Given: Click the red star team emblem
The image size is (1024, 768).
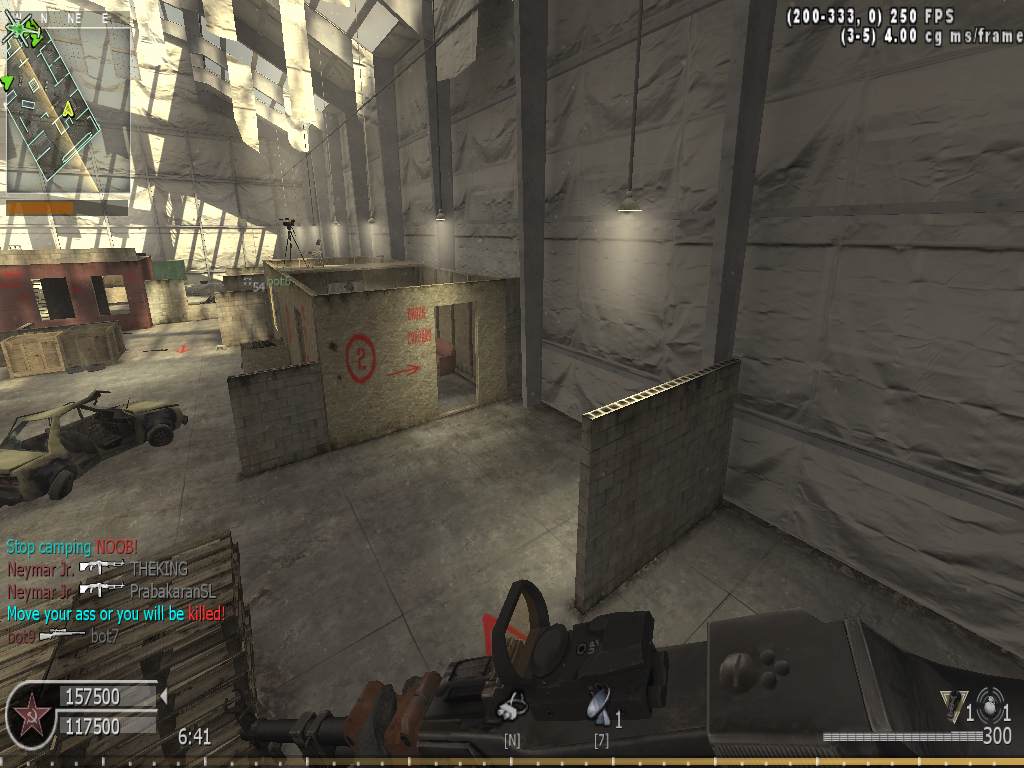Looking at the screenshot, I should click(x=30, y=713).
